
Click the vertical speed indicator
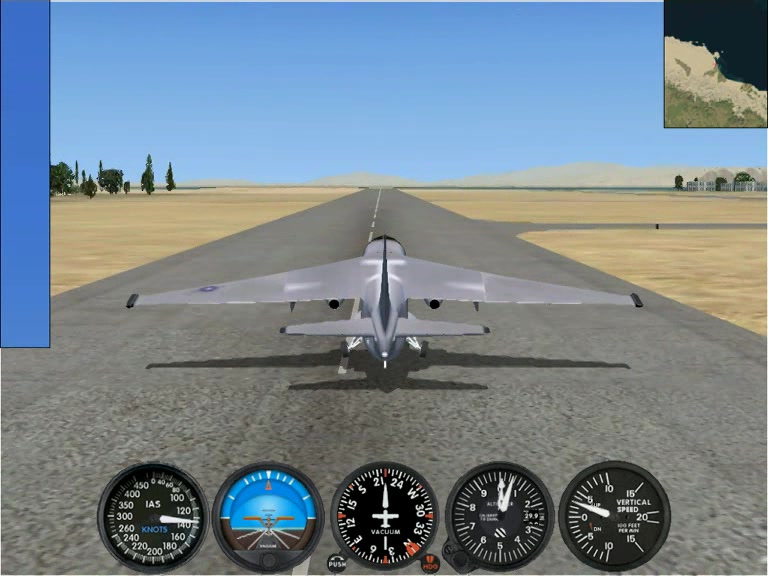click(x=613, y=515)
